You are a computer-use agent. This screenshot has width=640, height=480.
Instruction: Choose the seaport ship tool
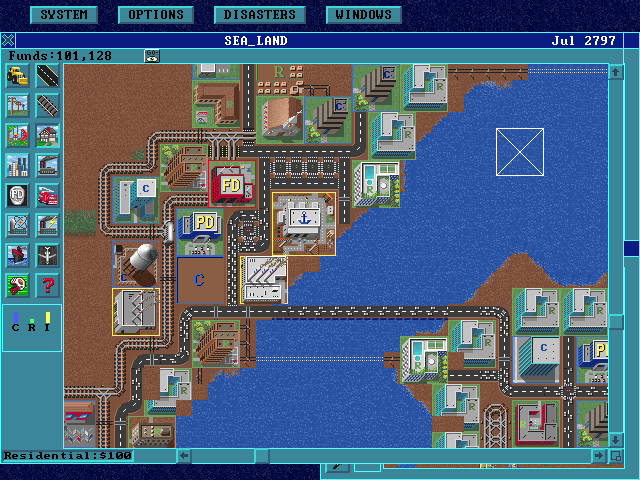[x=17, y=255]
